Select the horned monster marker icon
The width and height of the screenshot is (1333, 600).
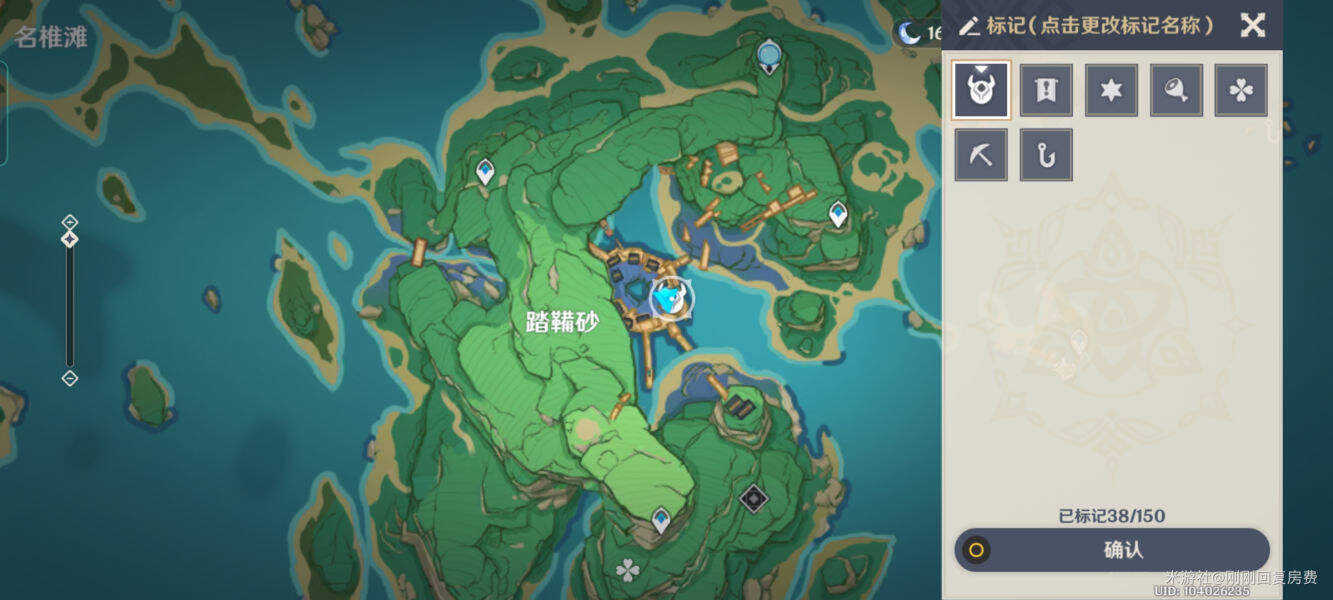(981, 90)
